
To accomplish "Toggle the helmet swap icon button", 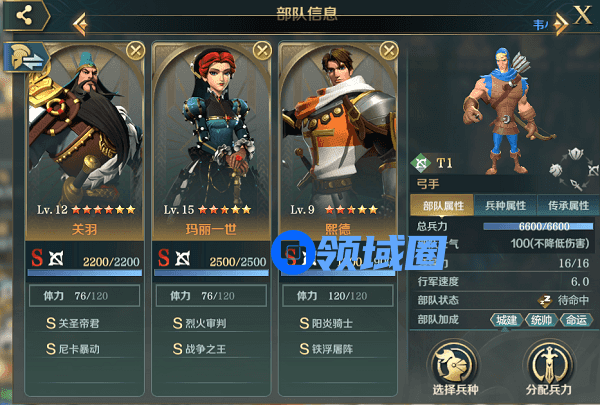I will tap(27, 57).
